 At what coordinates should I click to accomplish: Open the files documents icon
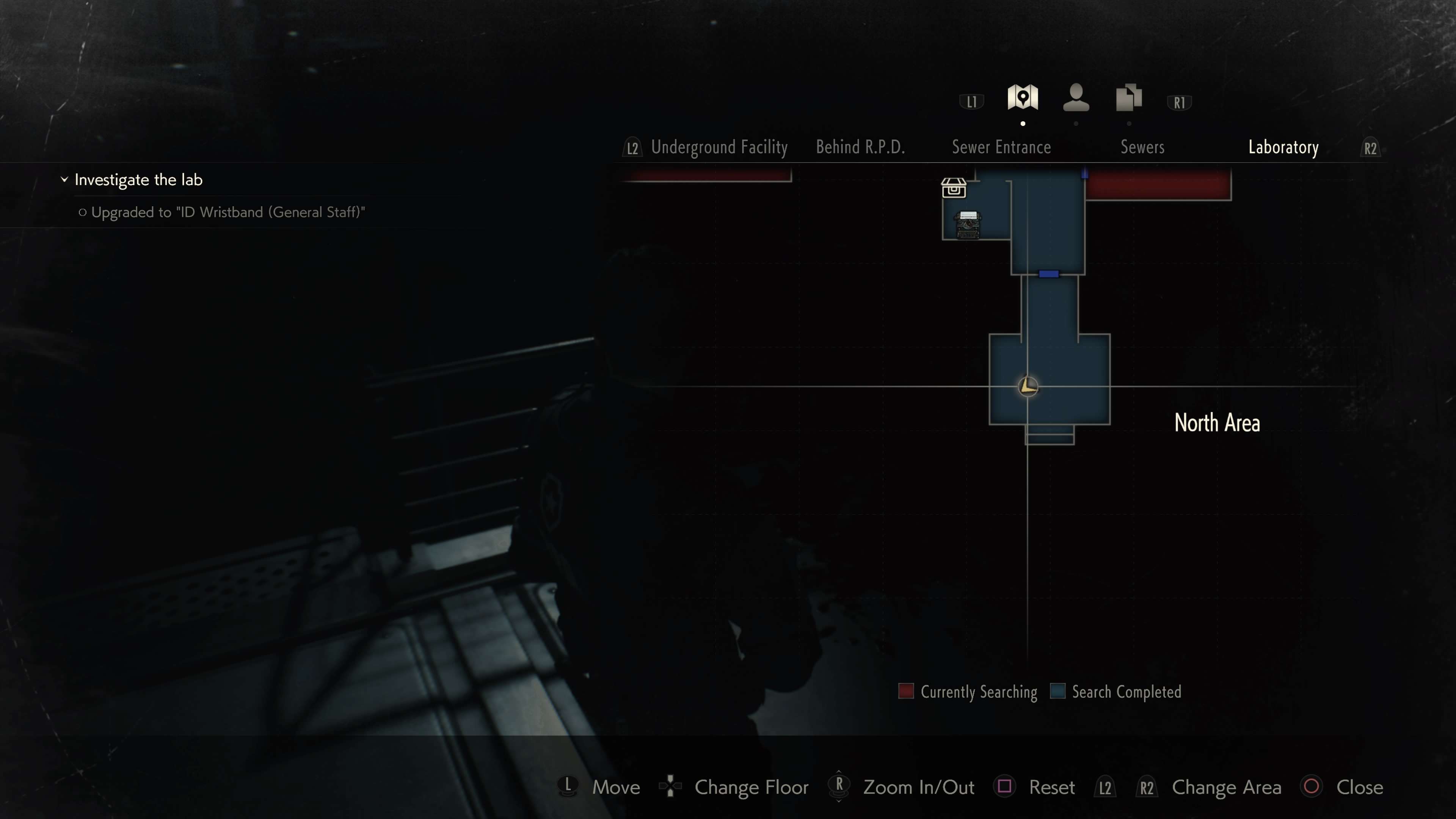(1129, 98)
